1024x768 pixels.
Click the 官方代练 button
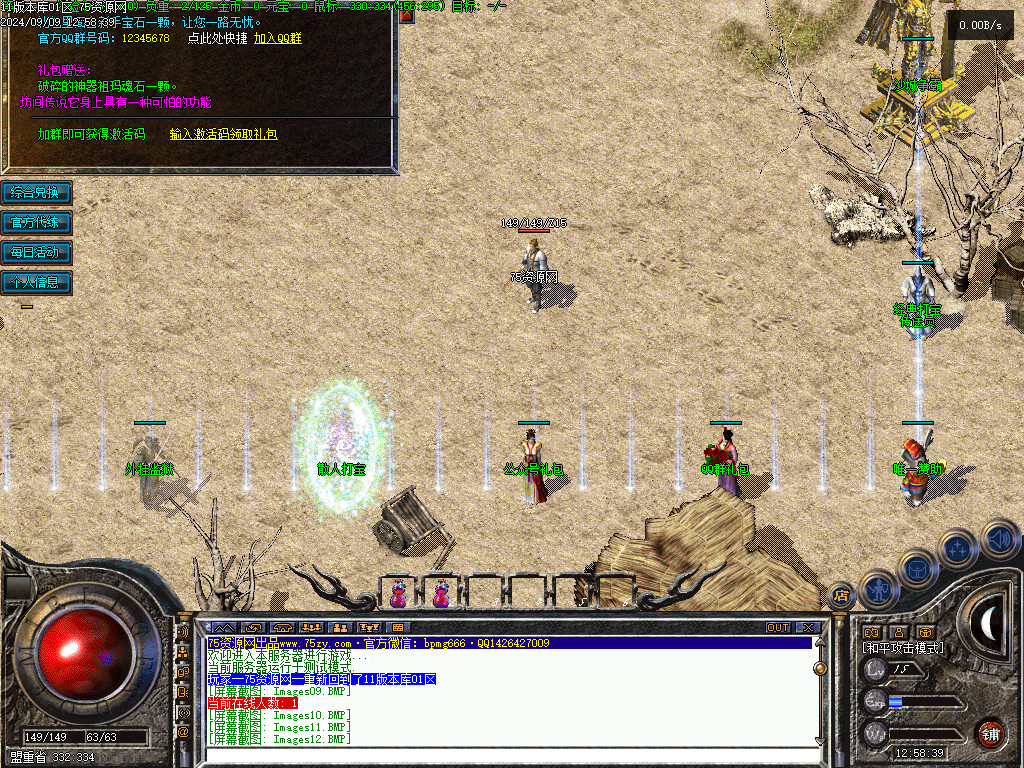[37, 222]
